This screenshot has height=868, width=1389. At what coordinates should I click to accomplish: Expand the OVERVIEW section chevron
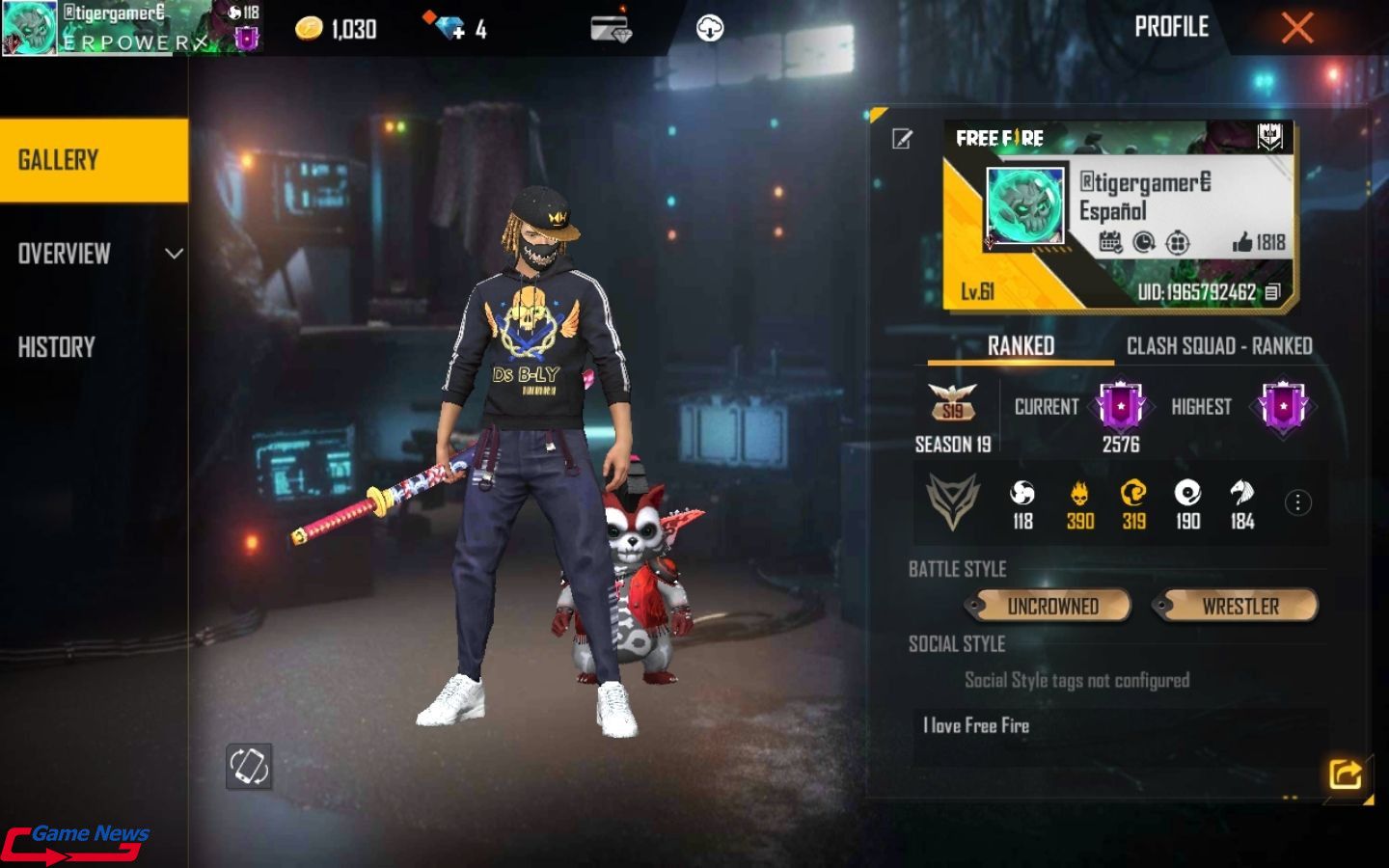coord(174,253)
